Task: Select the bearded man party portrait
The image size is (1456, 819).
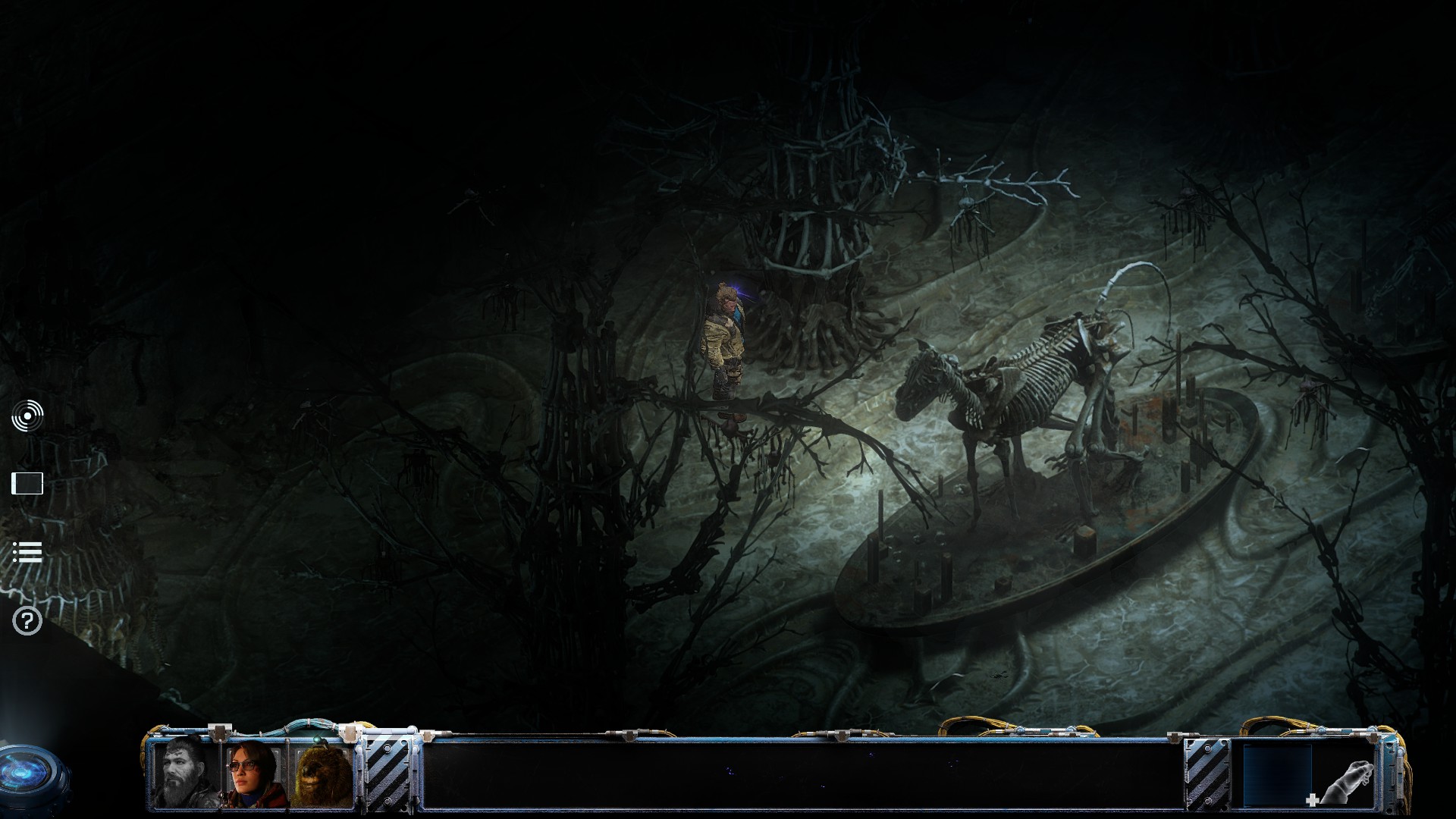Action: point(185,771)
